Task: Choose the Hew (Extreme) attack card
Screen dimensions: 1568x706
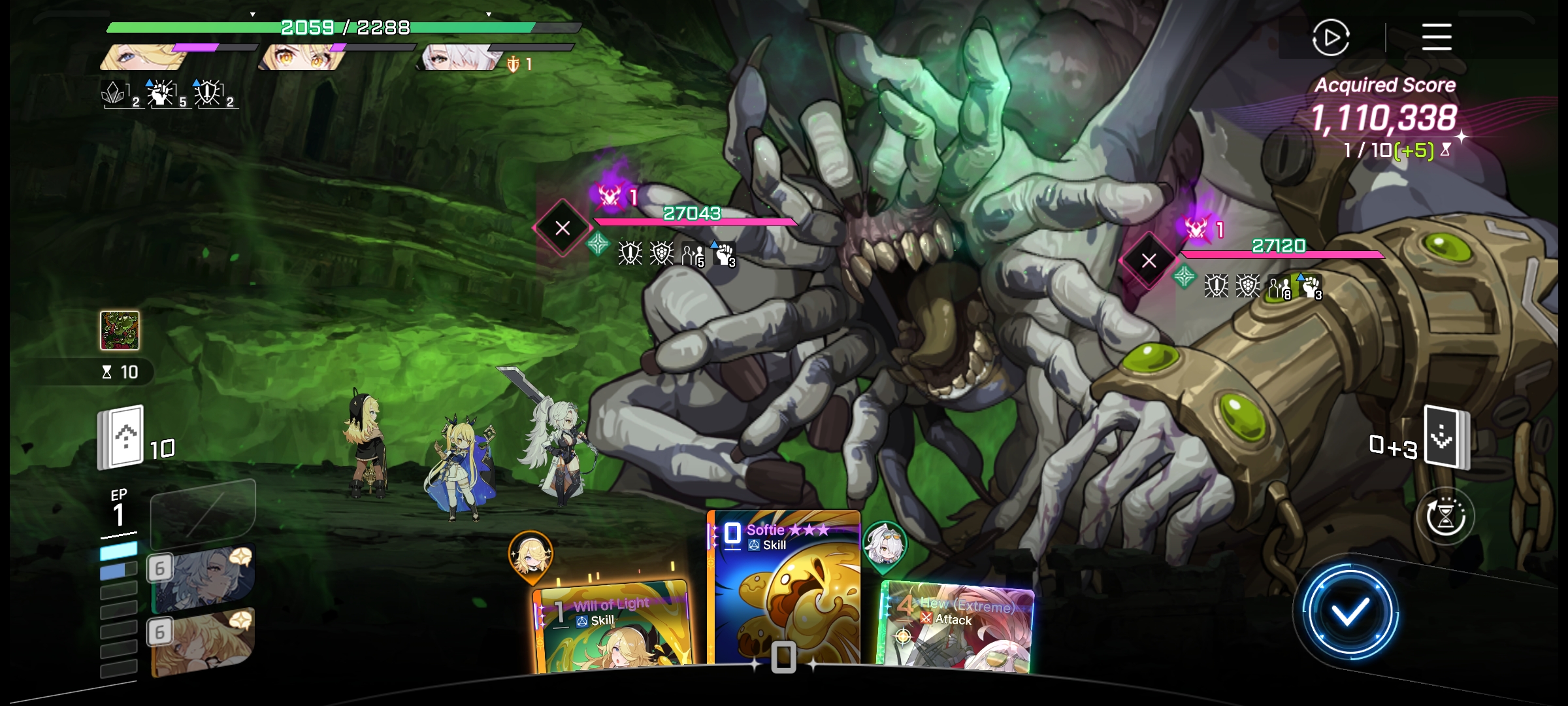Action: click(x=955, y=626)
